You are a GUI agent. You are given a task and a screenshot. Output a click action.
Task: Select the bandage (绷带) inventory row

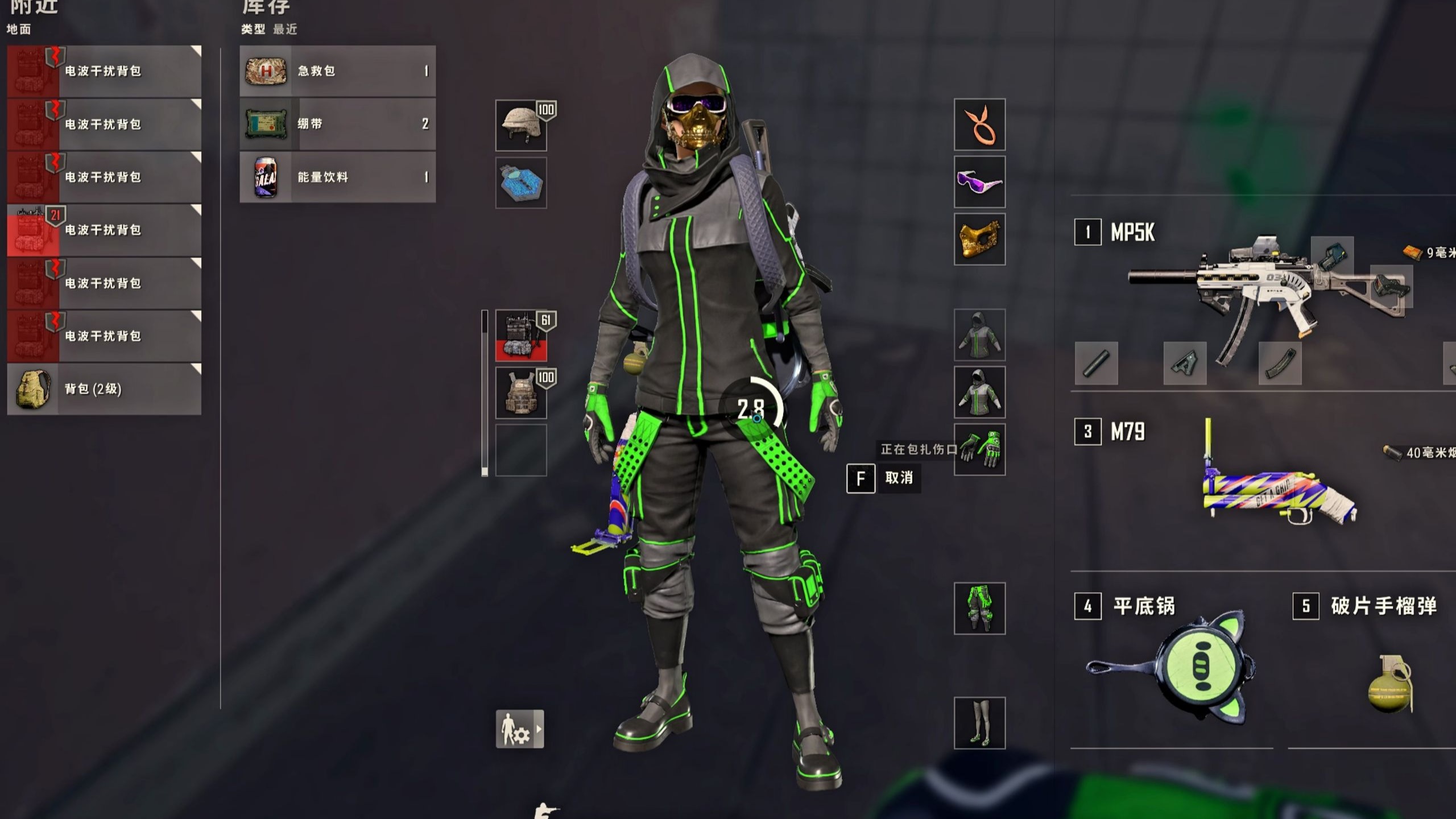(337, 124)
